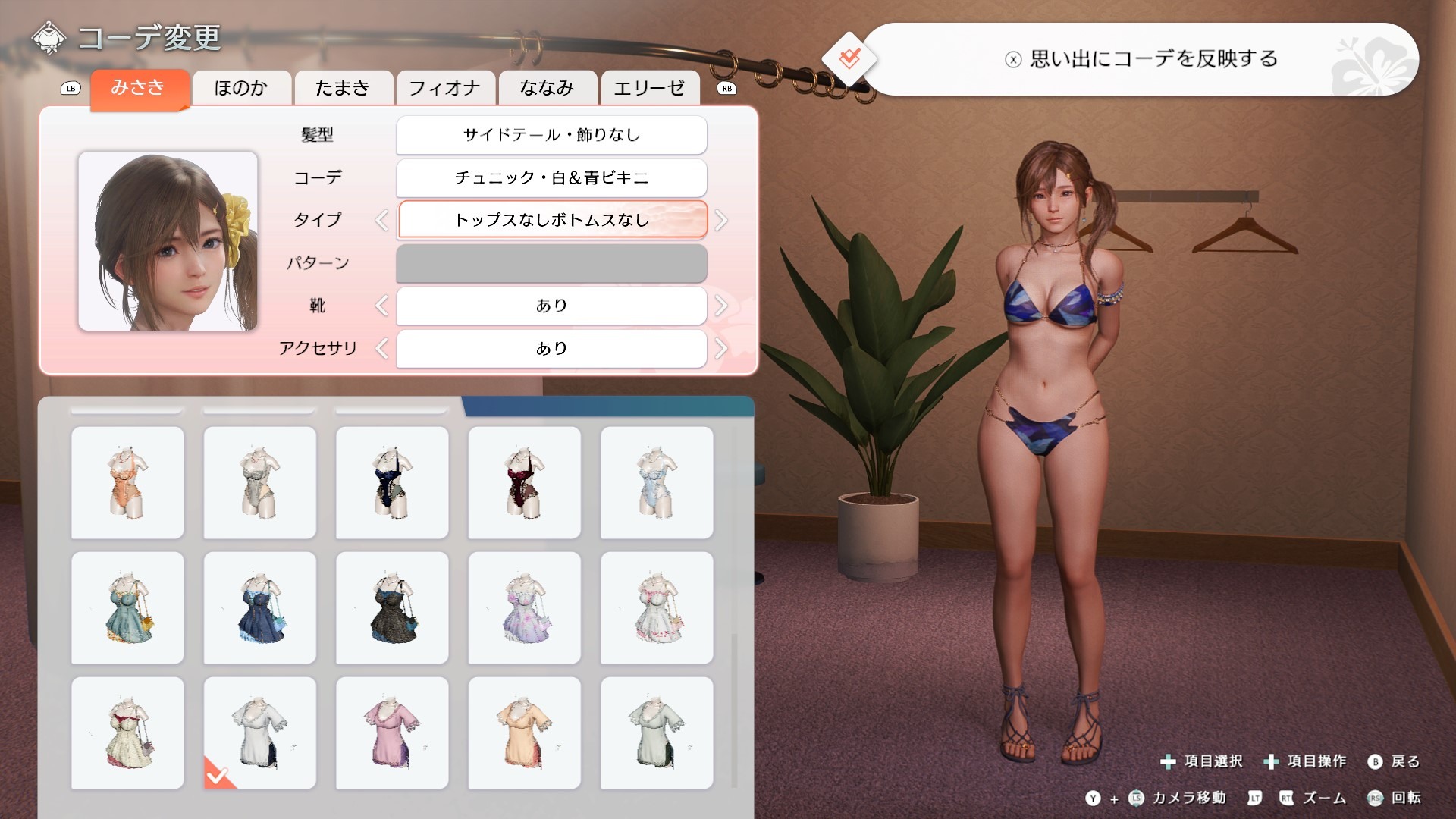Image resolution: width=1456 pixels, height=819 pixels.
Task: Open the コーデ outfit selection field
Action: (x=551, y=177)
